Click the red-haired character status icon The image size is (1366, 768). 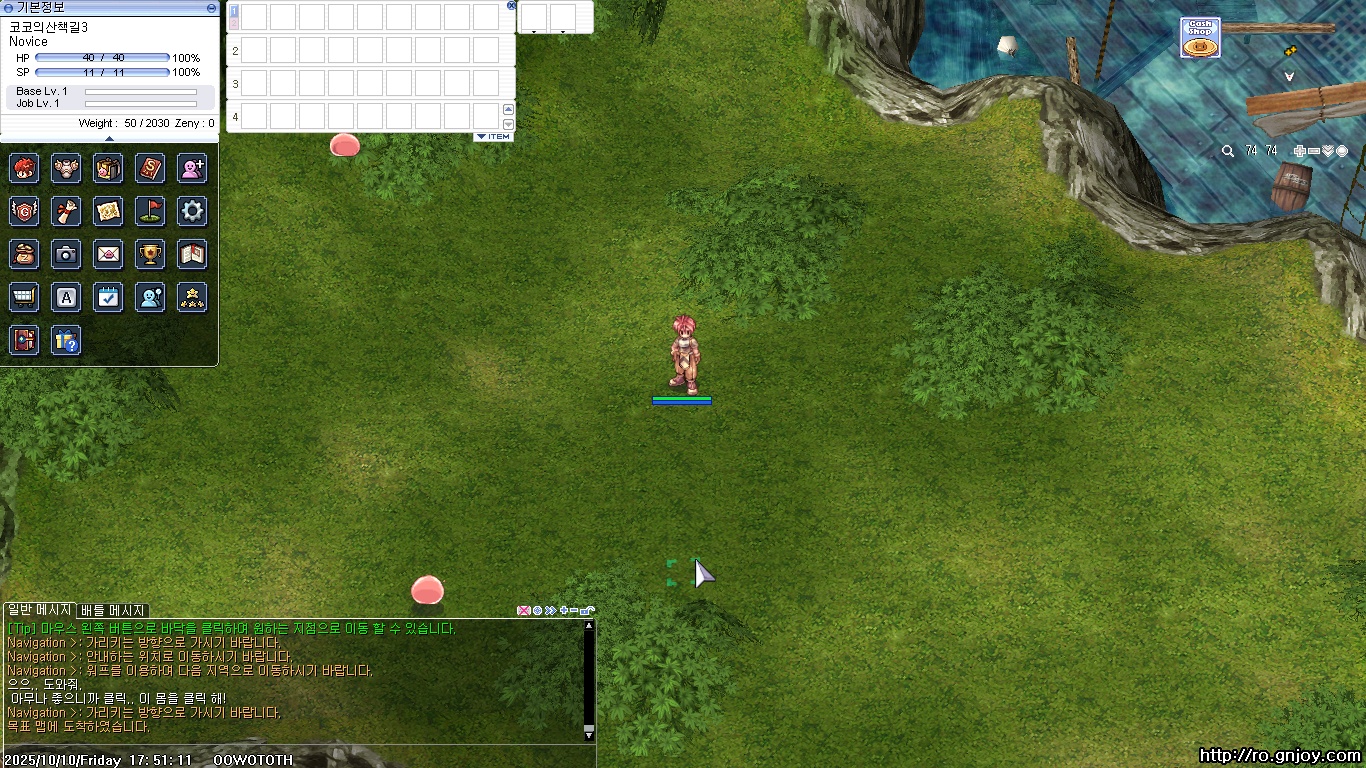pyautogui.click(x=24, y=168)
